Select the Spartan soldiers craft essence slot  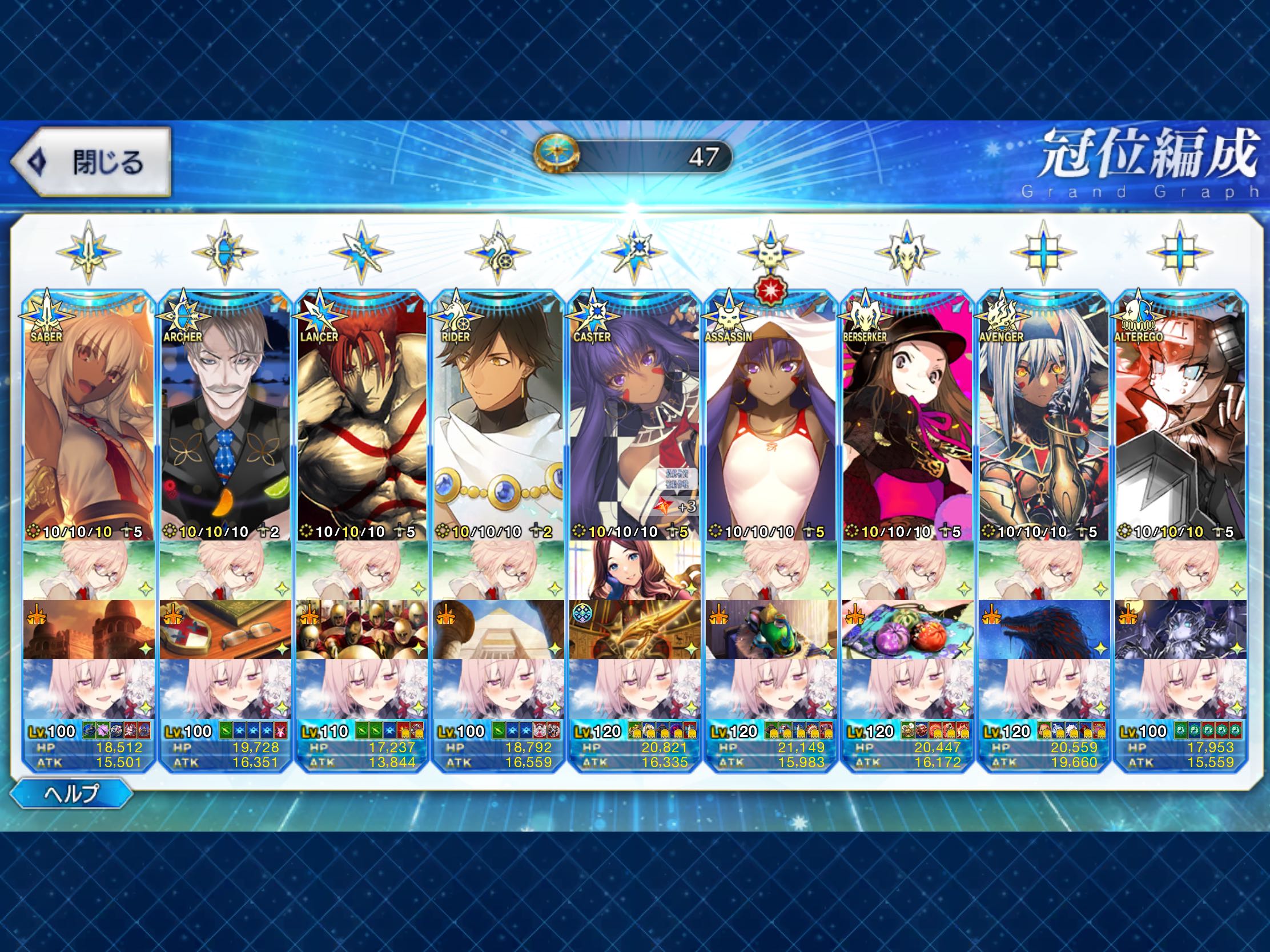click(x=361, y=630)
